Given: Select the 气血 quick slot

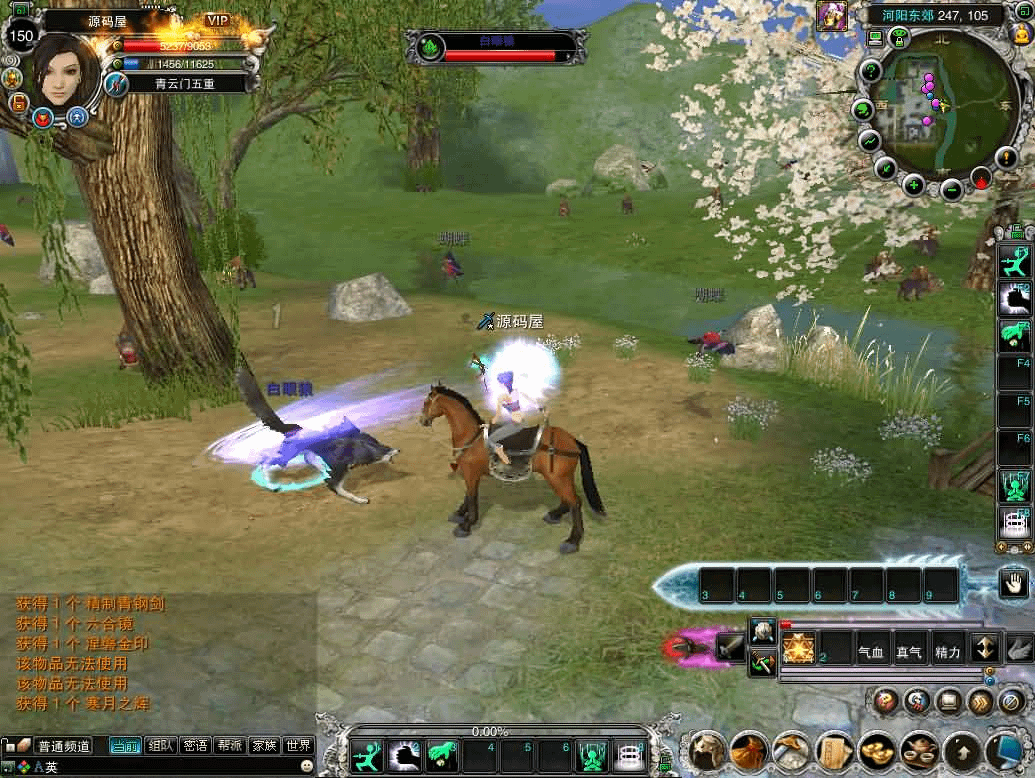Looking at the screenshot, I should [x=871, y=653].
